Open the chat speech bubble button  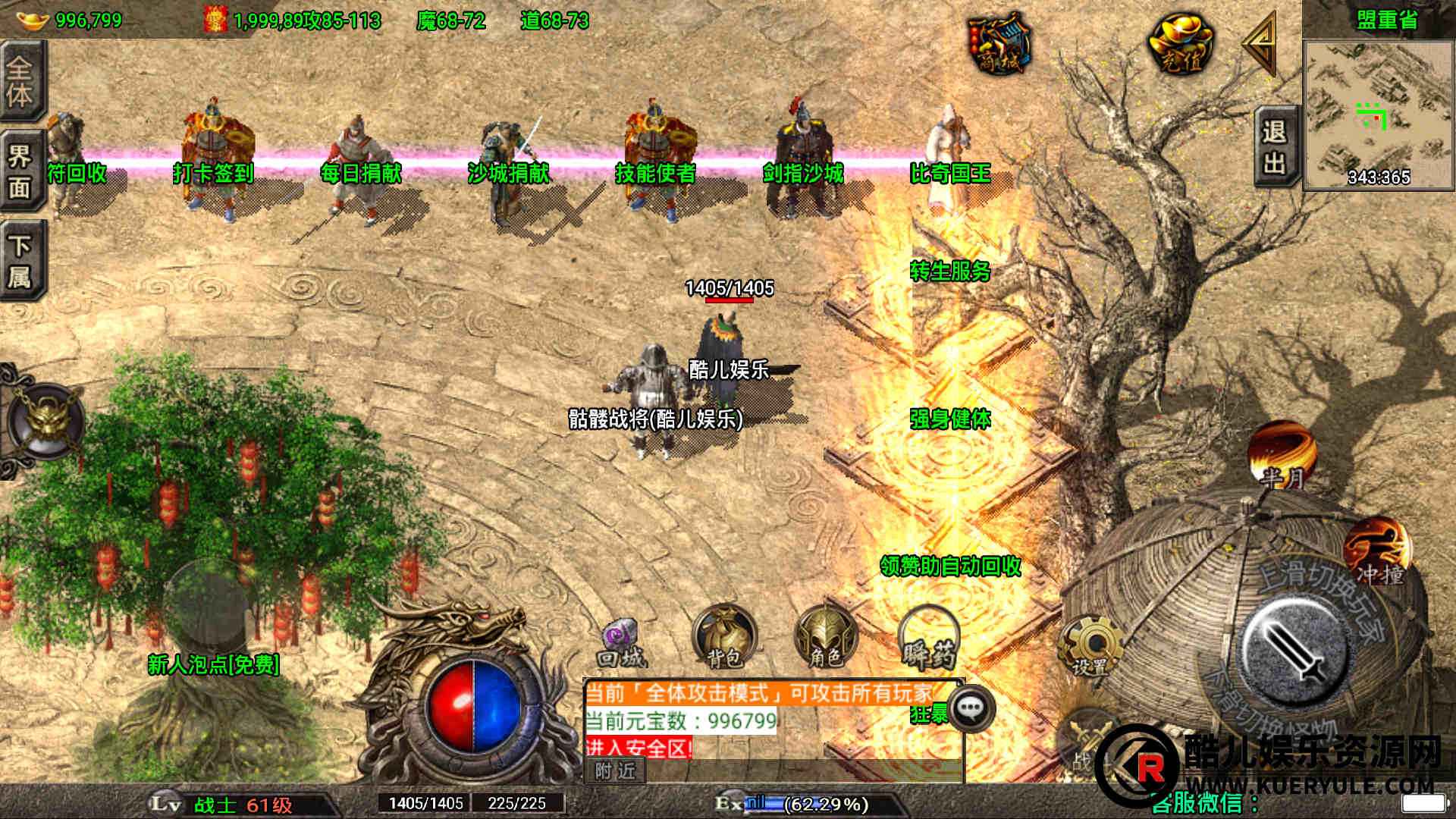971,708
